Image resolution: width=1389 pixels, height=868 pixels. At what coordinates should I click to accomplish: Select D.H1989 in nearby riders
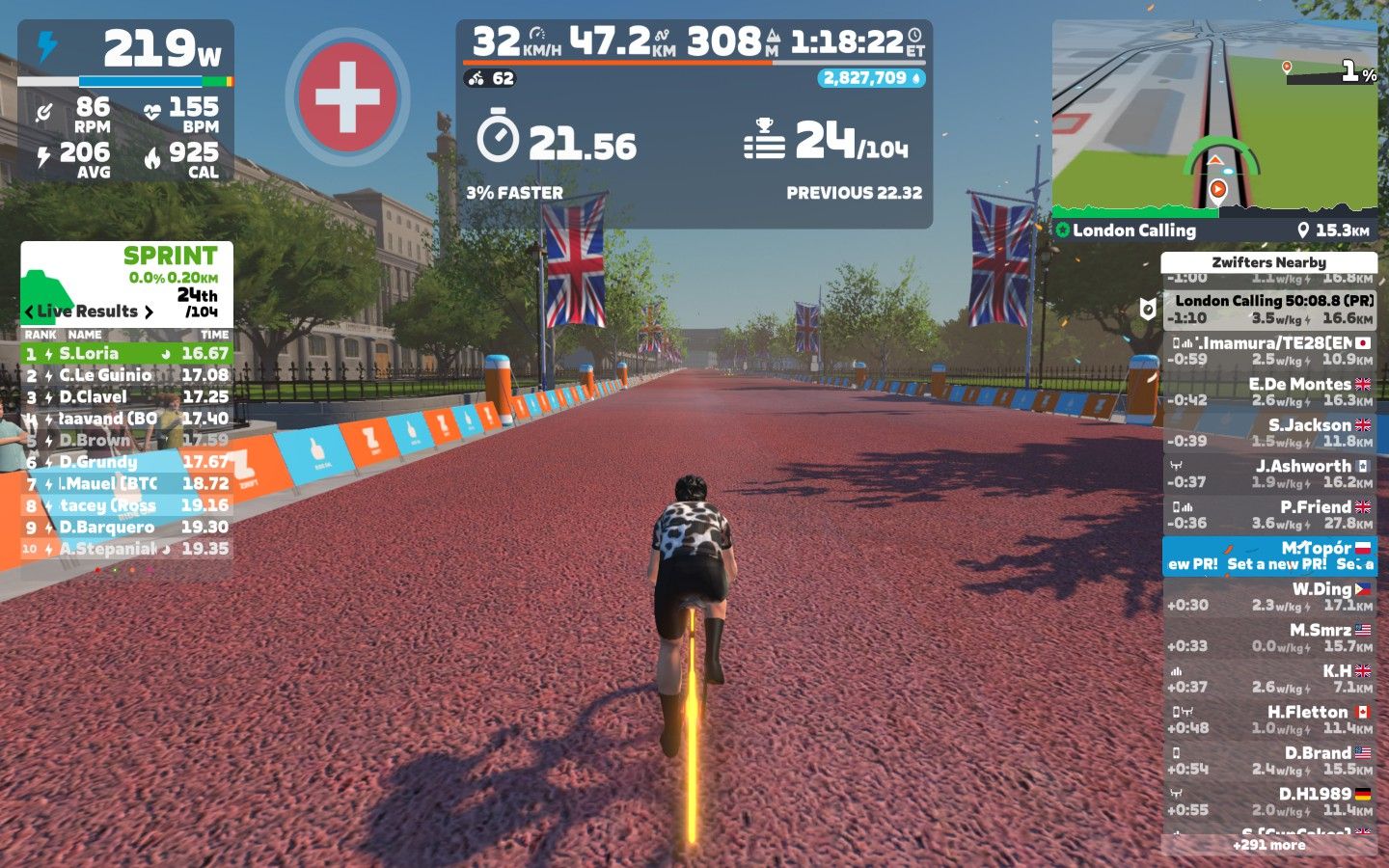tap(1268, 801)
